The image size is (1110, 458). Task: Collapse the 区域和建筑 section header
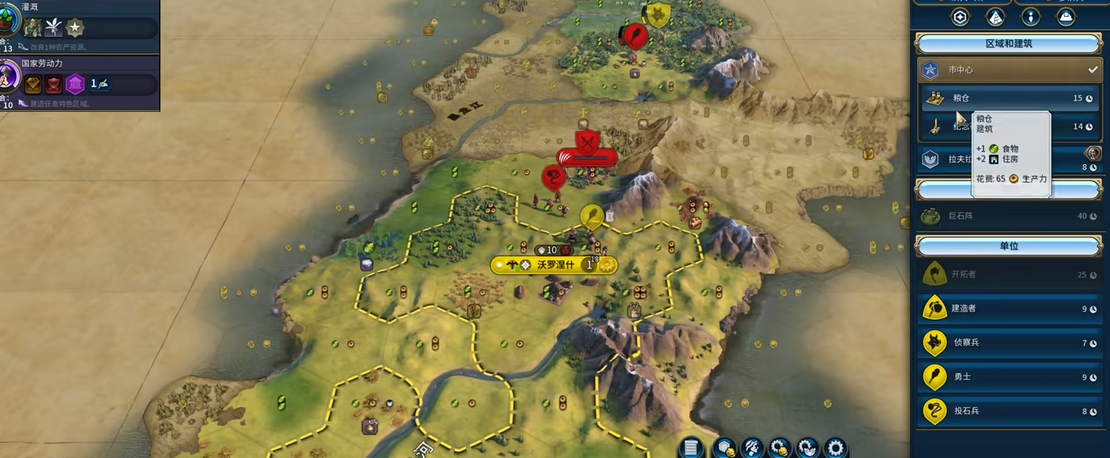1010,43
